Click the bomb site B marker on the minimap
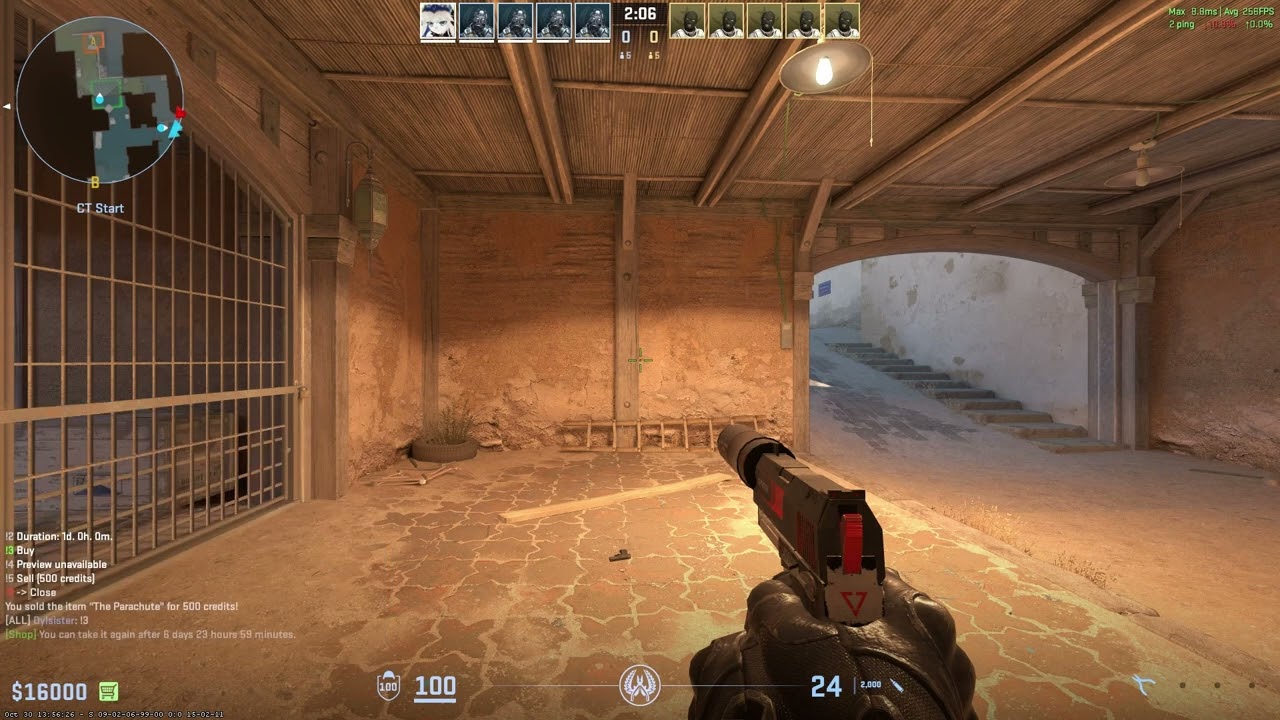Image resolution: width=1280 pixels, height=720 pixels. pyautogui.click(x=95, y=182)
